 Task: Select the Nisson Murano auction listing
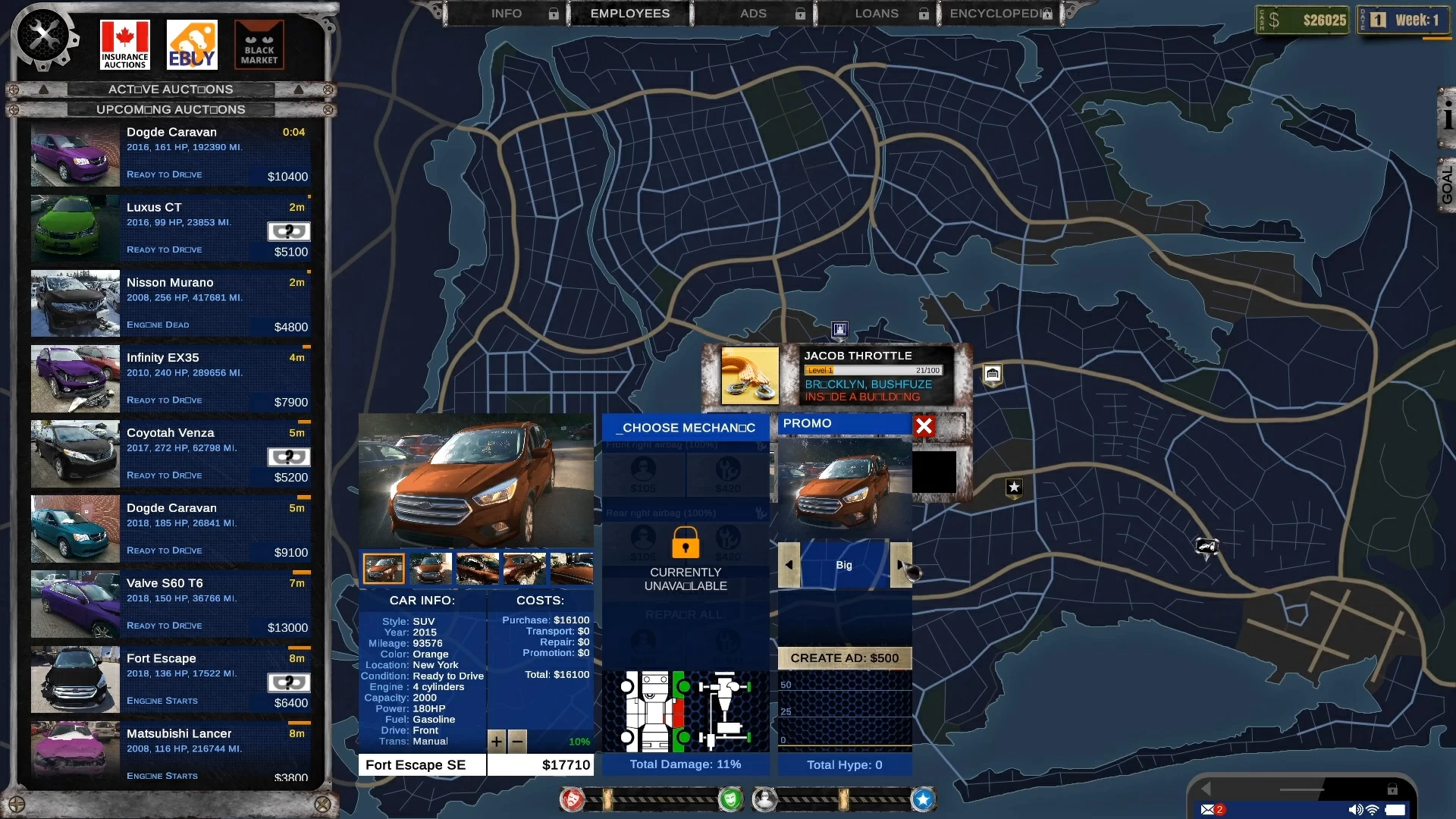[171, 303]
